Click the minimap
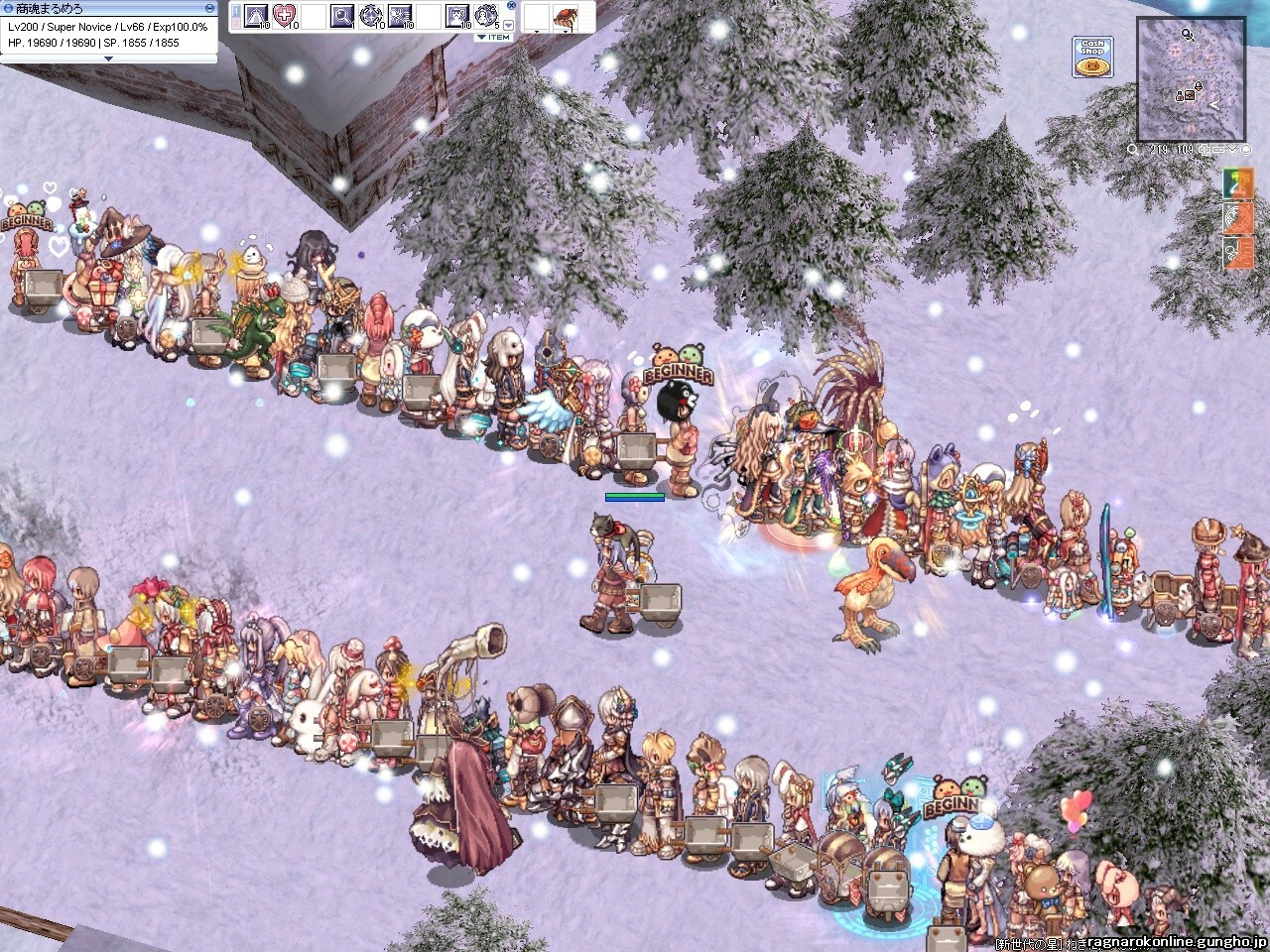The height and width of the screenshot is (952, 1270). click(x=1191, y=79)
